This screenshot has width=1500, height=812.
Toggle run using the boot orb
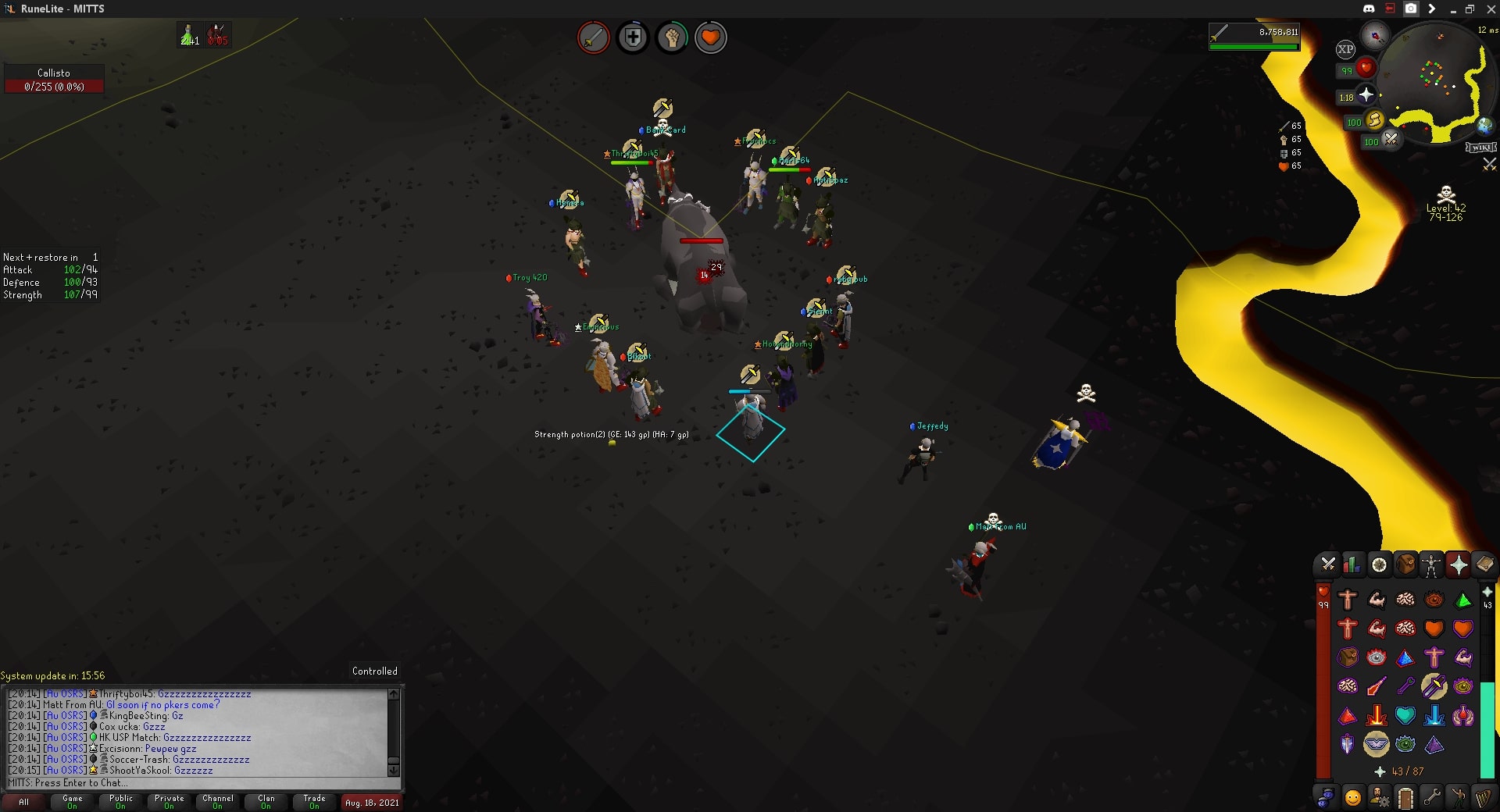(x=1373, y=121)
